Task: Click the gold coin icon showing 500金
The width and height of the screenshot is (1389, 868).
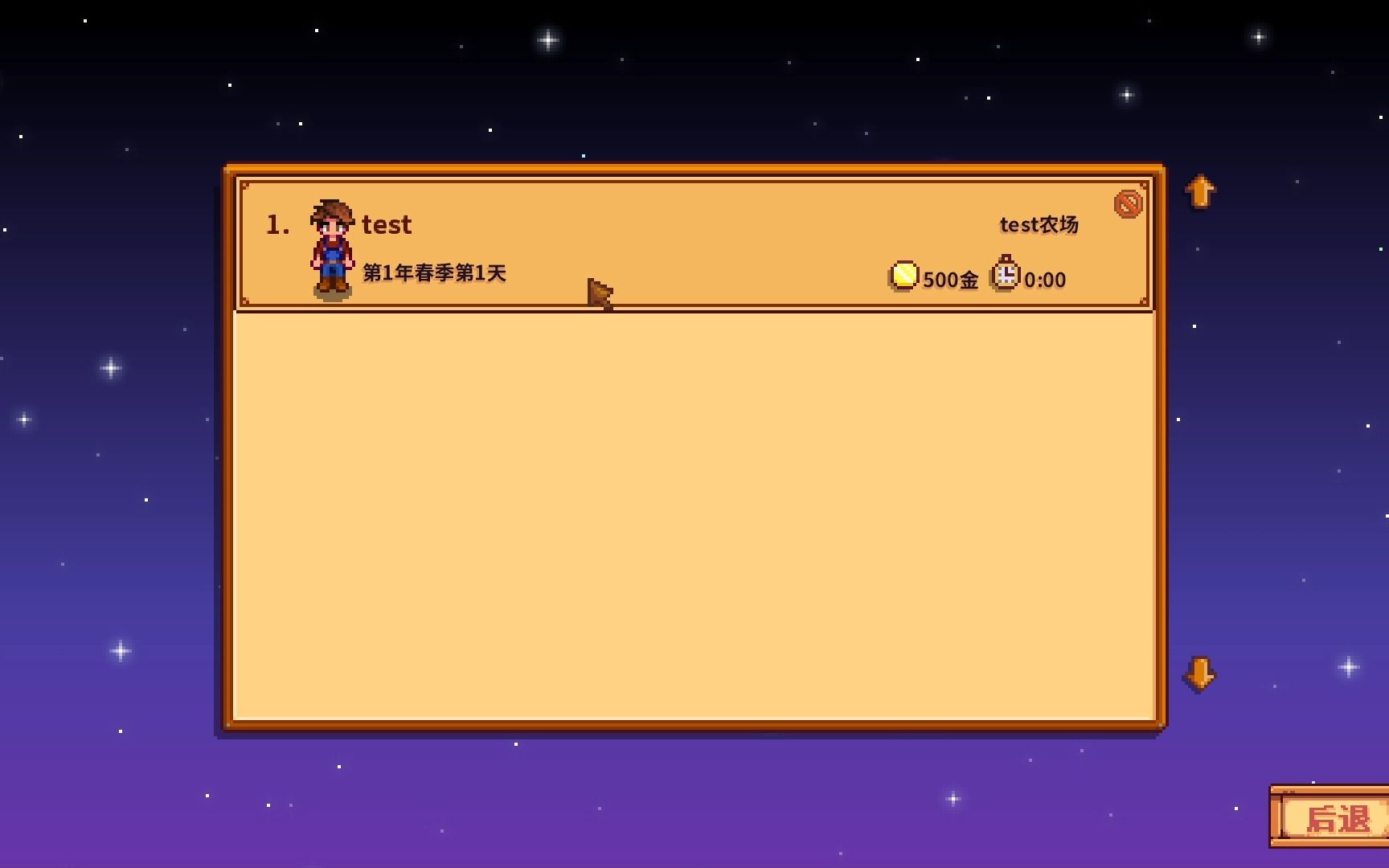Action: pos(903,276)
